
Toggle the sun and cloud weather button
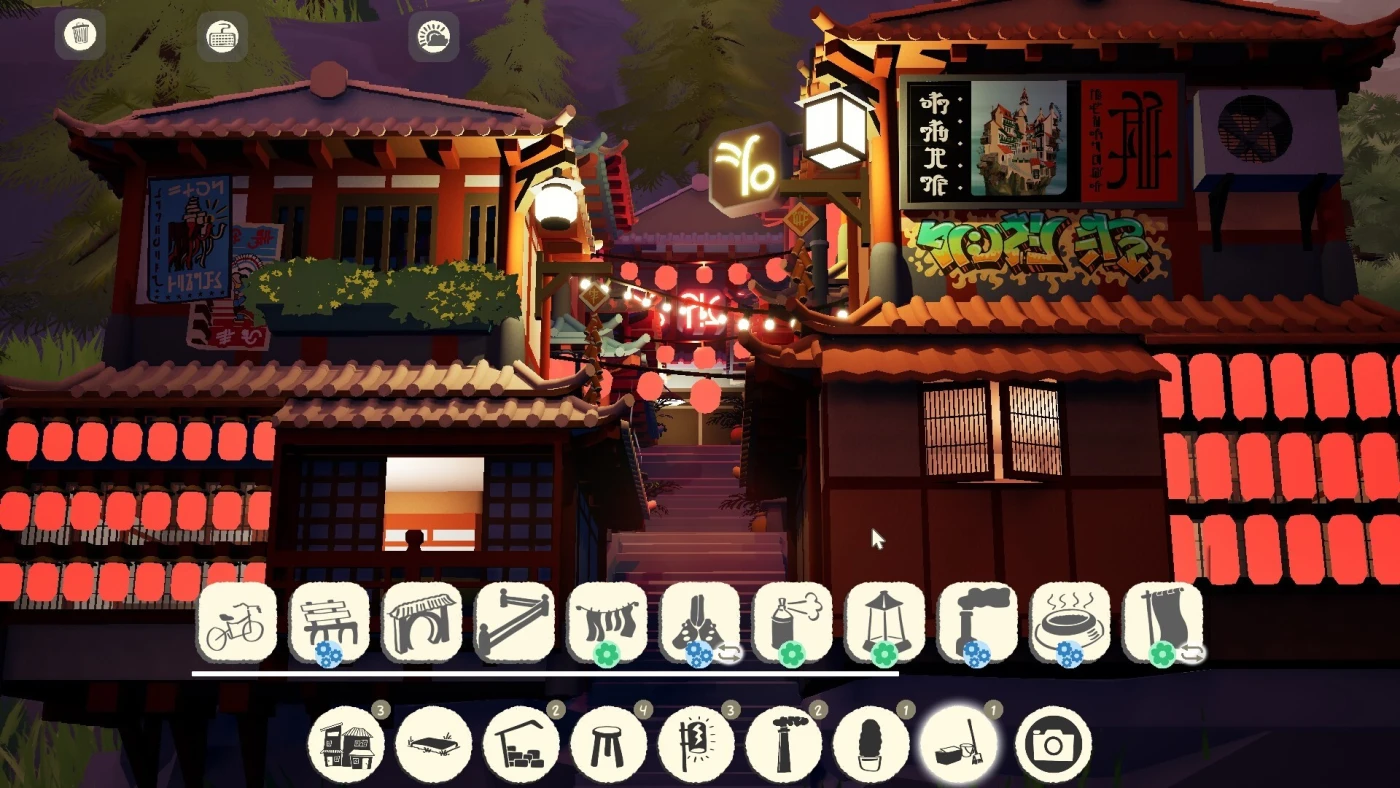click(x=434, y=37)
